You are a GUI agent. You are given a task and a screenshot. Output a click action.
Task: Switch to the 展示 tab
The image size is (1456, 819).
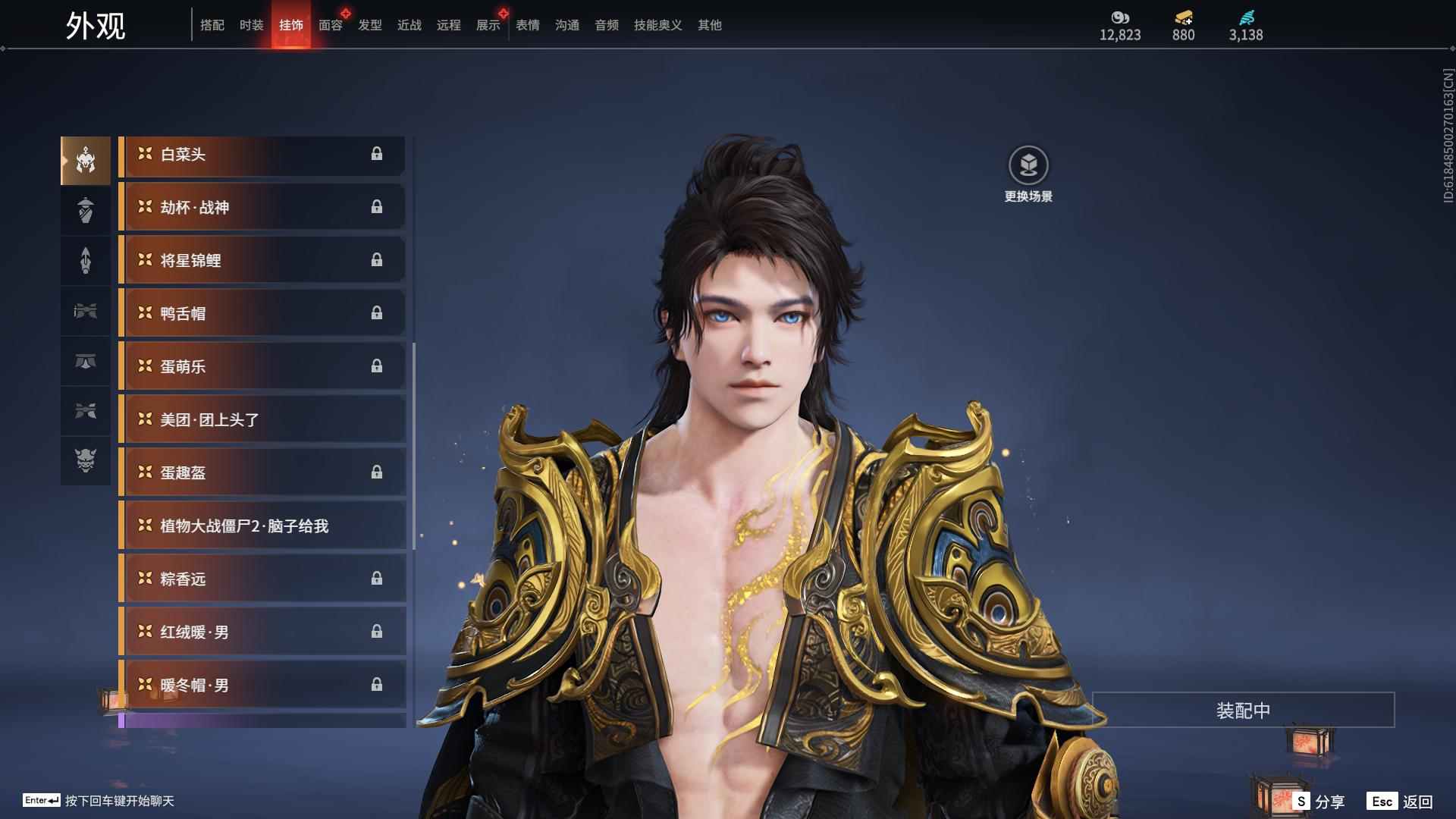click(x=488, y=25)
